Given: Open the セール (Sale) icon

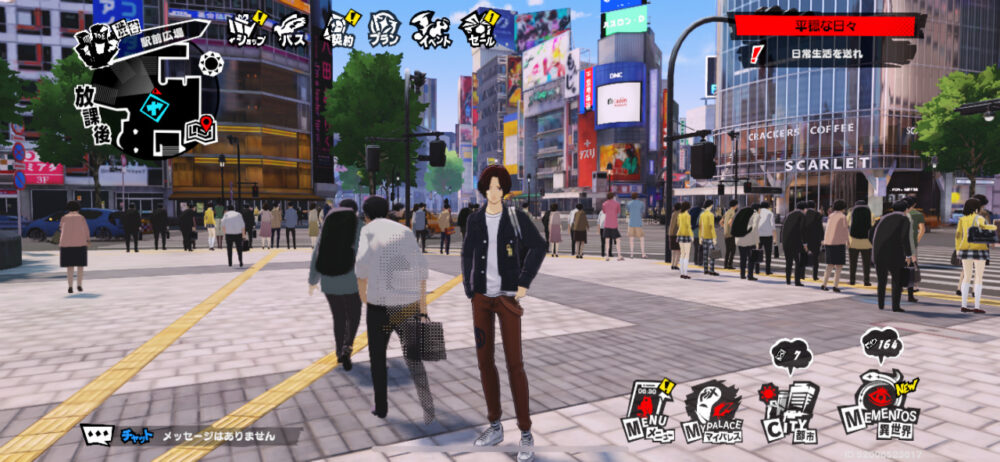Looking at the screenshot, I should click(x=478, y=29).
